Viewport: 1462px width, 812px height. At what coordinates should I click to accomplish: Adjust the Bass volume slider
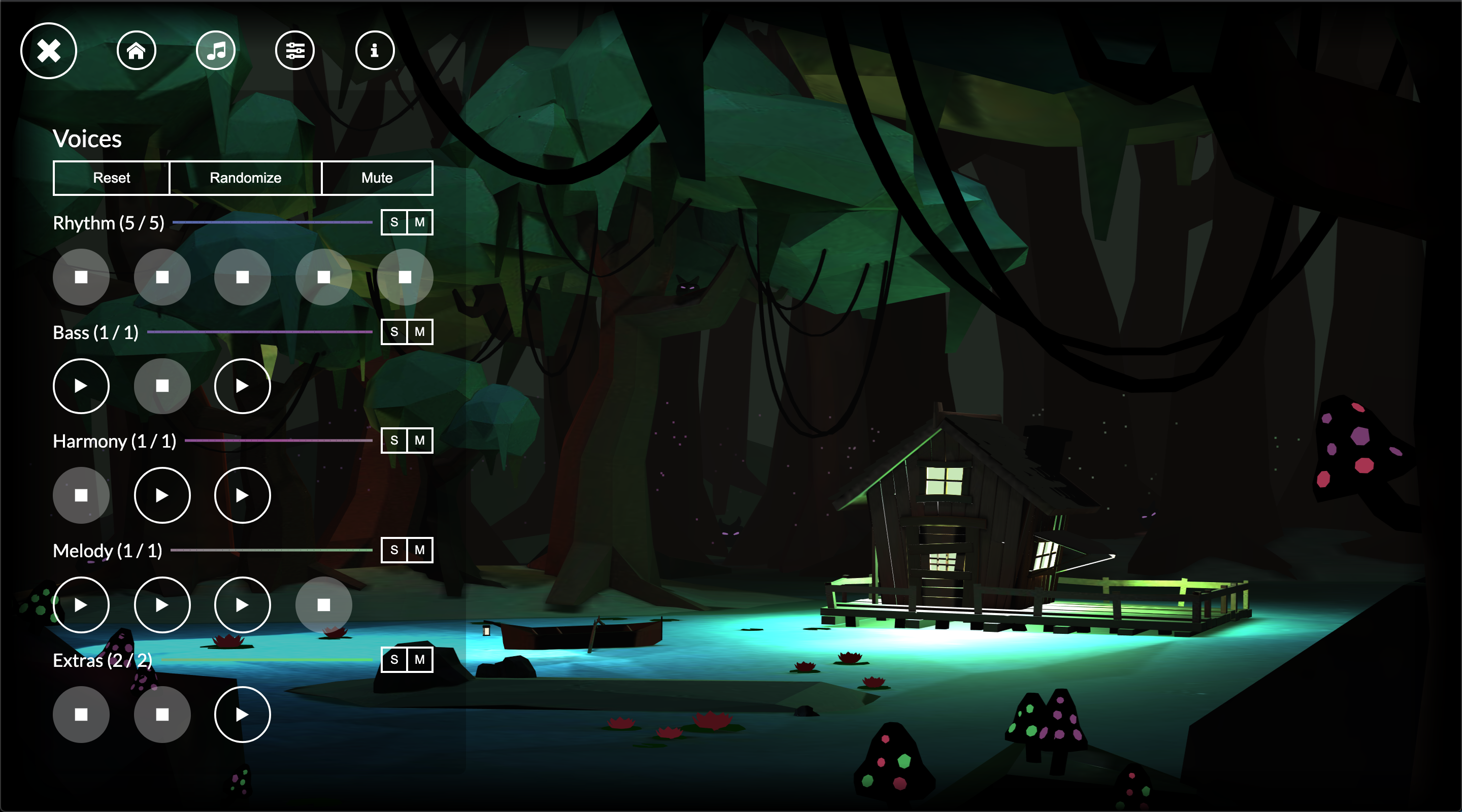tap(259, 332)
